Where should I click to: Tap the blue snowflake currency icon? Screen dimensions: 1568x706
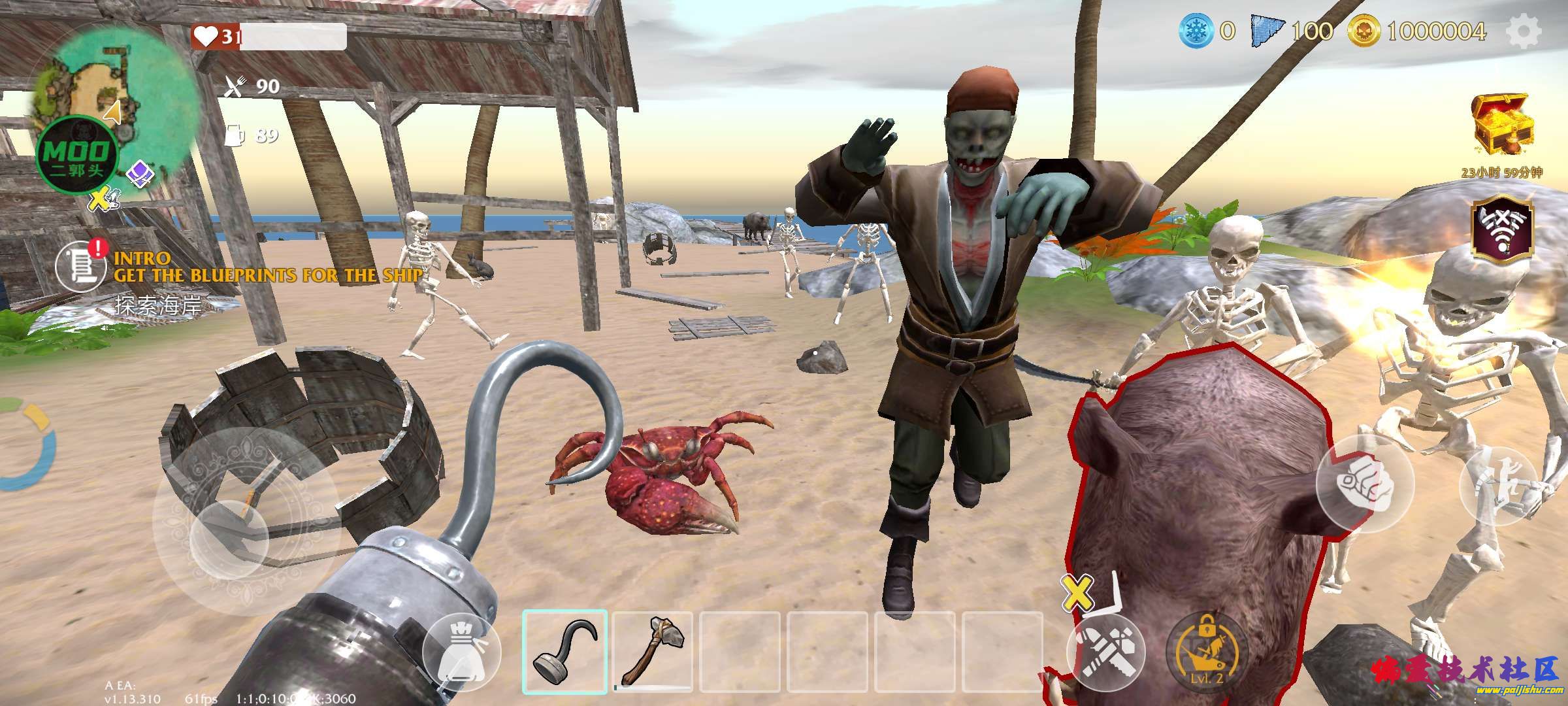click(1196, 31)
